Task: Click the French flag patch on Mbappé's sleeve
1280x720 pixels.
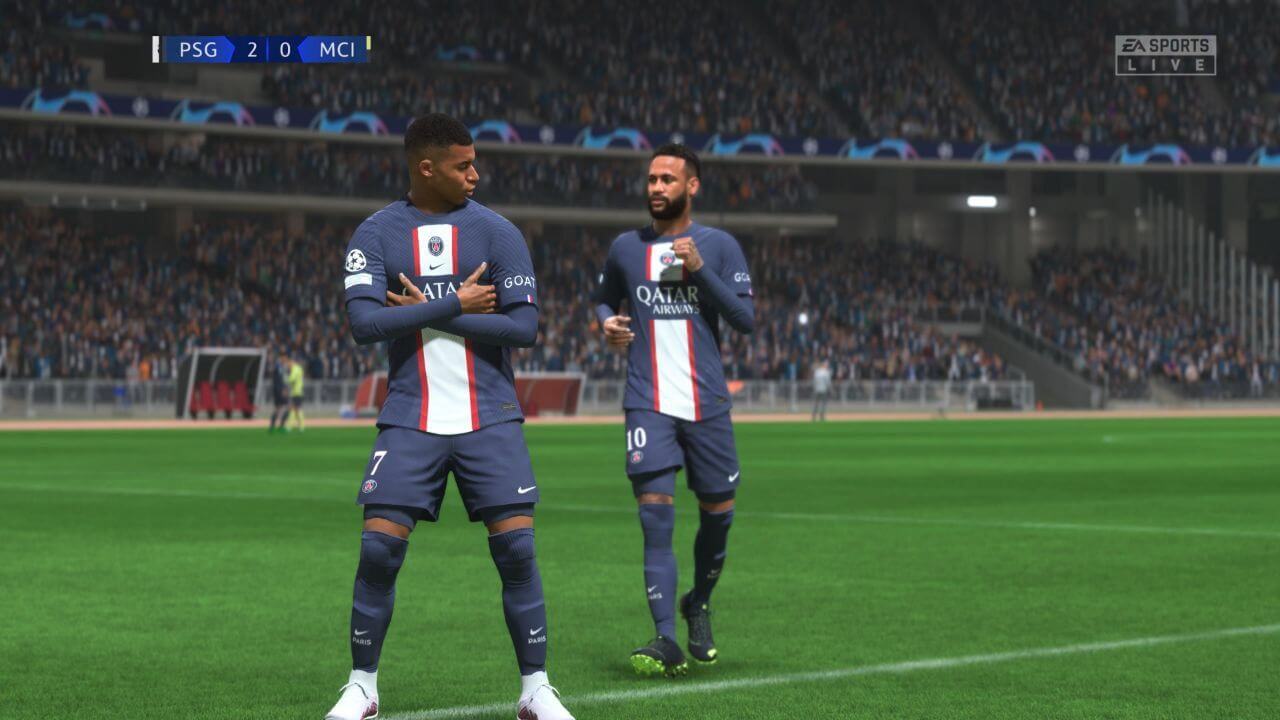Action: coord(529,297)
